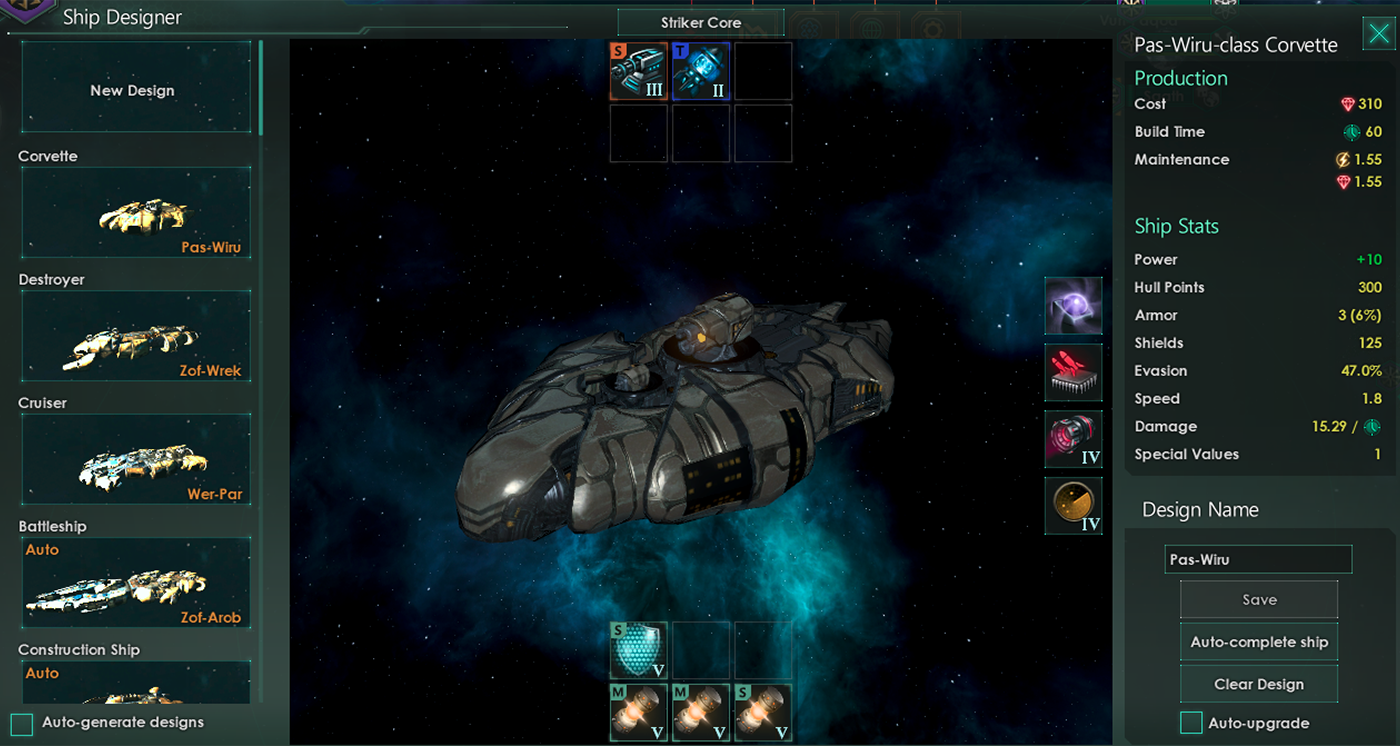The image size is (1400, 746).
Task: Click Auto-complete ship
Action: 1258,642
